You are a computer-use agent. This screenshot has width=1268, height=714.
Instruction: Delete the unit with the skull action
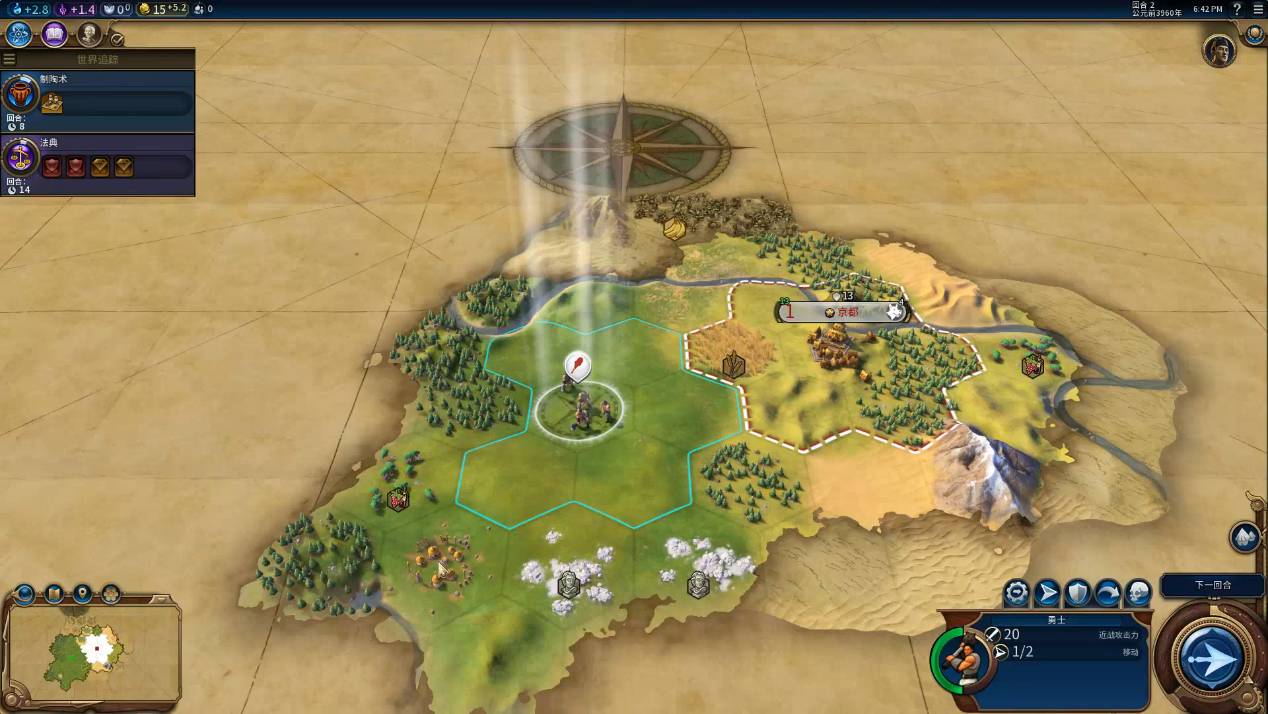pos(1138,593)
